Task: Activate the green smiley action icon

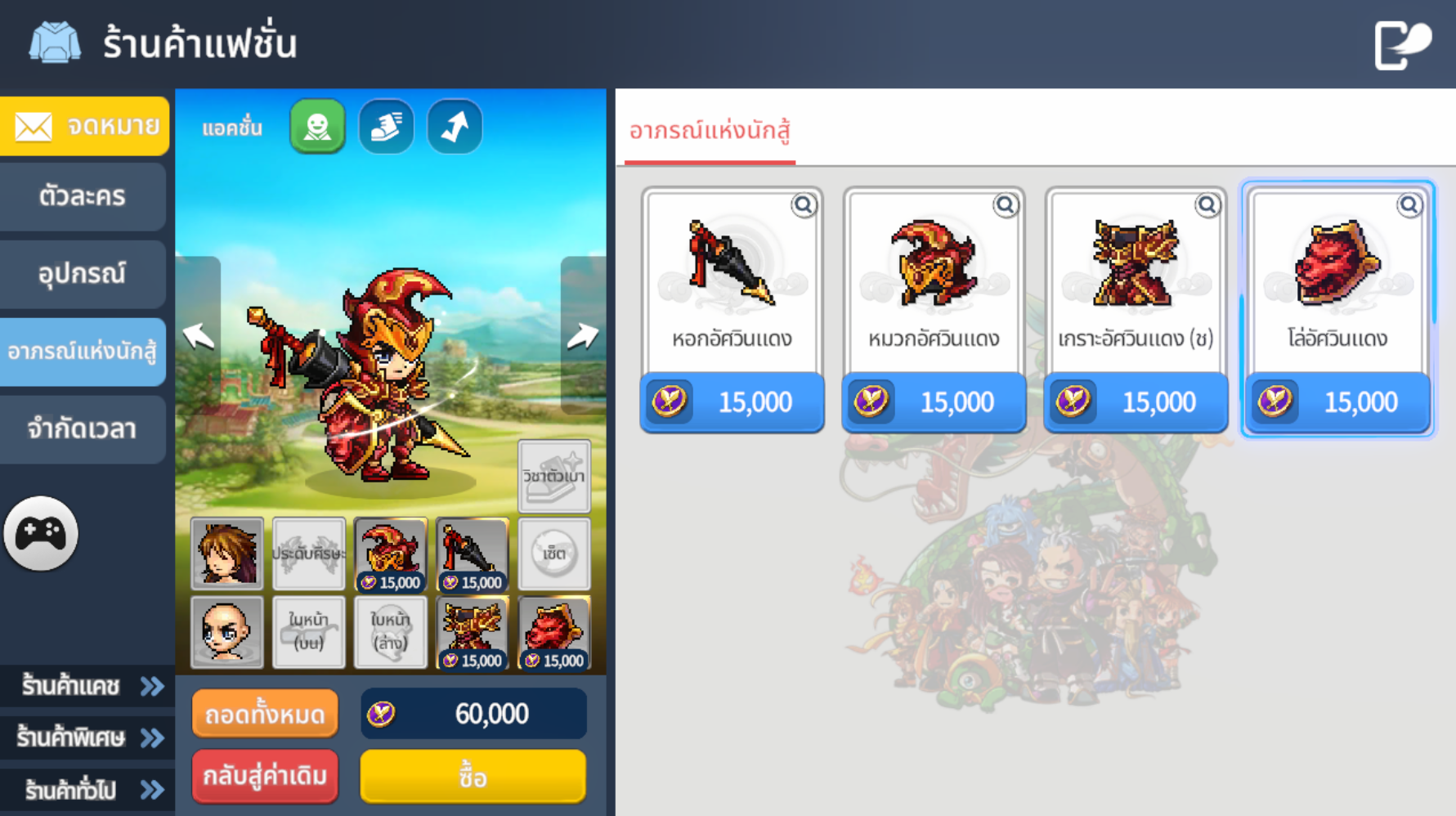Action: [x=317, y=127]
